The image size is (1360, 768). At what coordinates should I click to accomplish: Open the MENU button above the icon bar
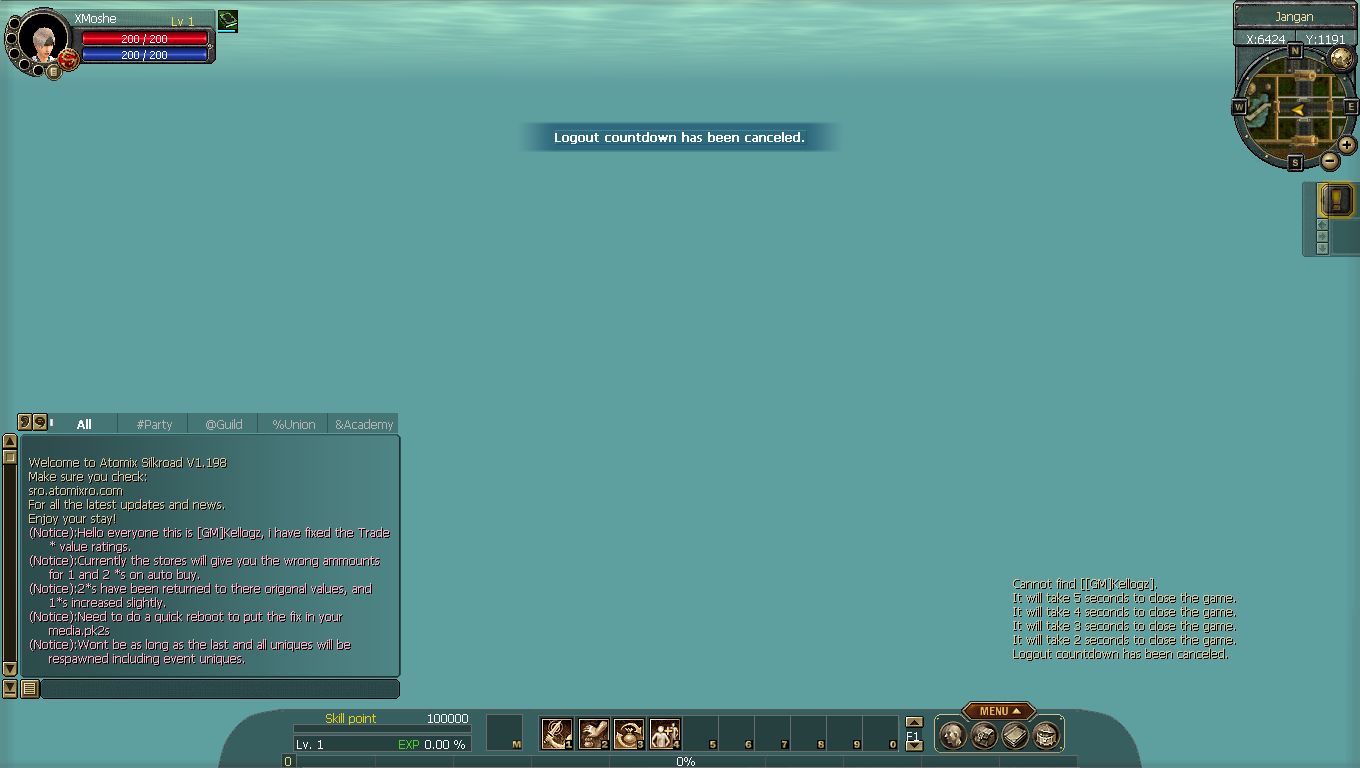pyautogui.click(x=999, y=711)
